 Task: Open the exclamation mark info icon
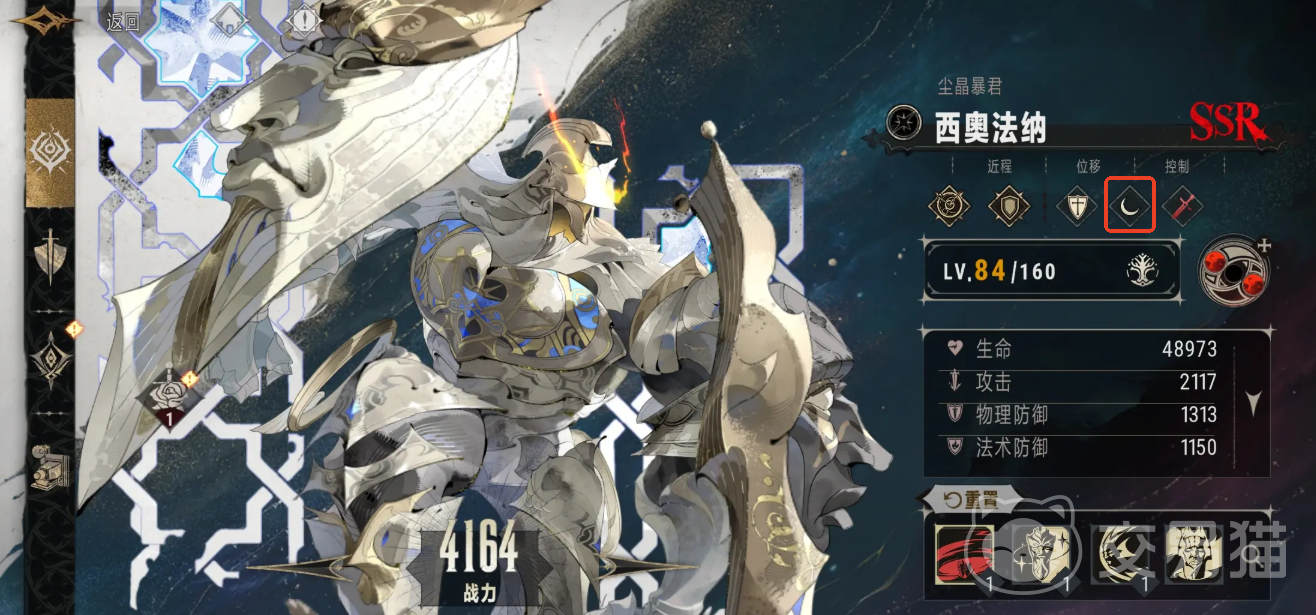pyautogui.click(x=302, y=20)
